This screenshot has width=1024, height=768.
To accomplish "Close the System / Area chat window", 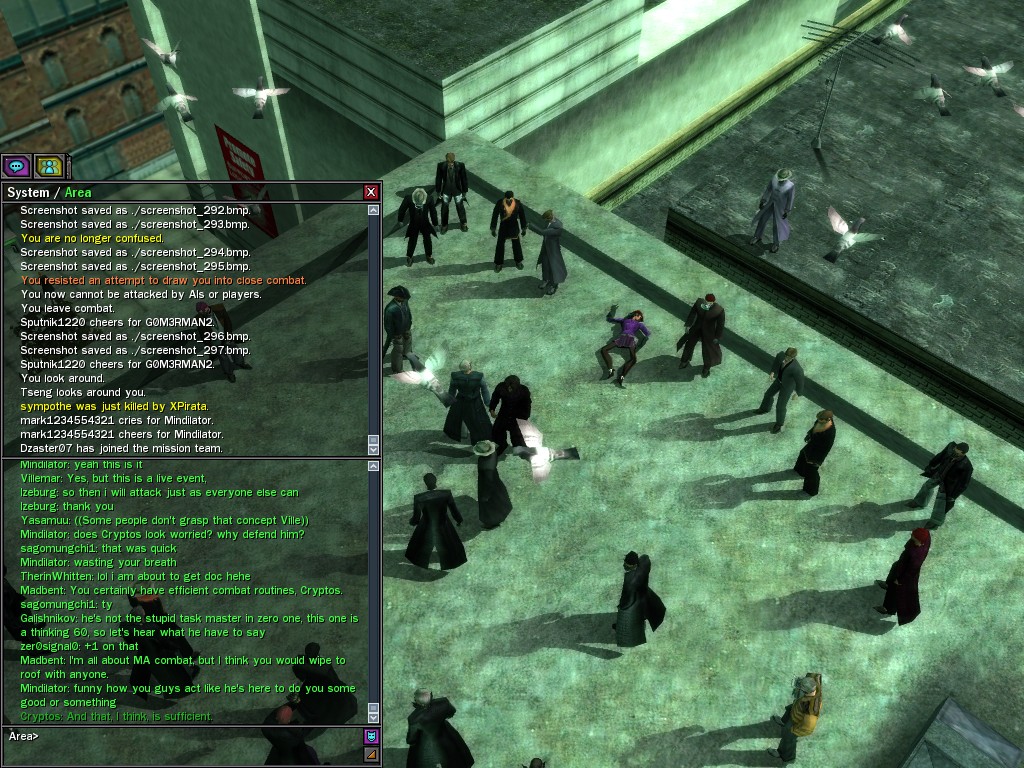I will (x=371, y=192).
